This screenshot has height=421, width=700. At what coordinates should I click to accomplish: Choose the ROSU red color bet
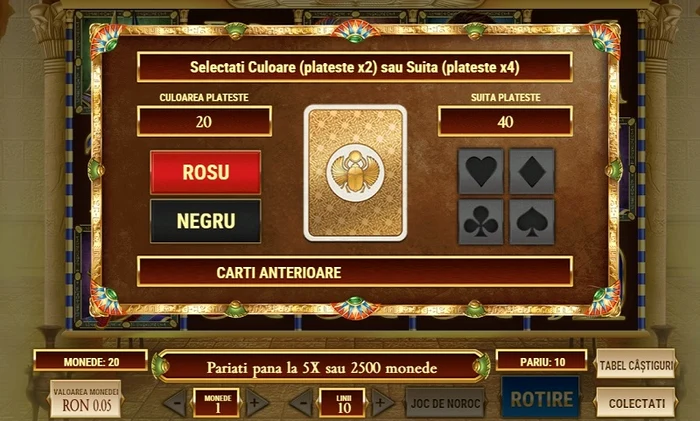(x=205, y=172)
